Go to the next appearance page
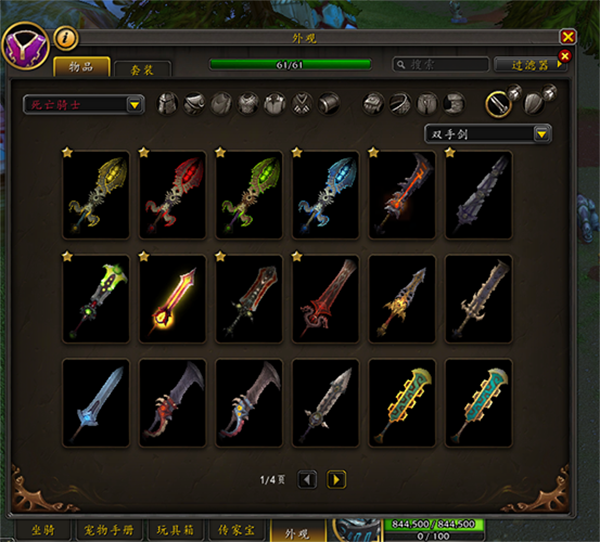The width and height of the screenshot is (600, 542). click(337, 480)
